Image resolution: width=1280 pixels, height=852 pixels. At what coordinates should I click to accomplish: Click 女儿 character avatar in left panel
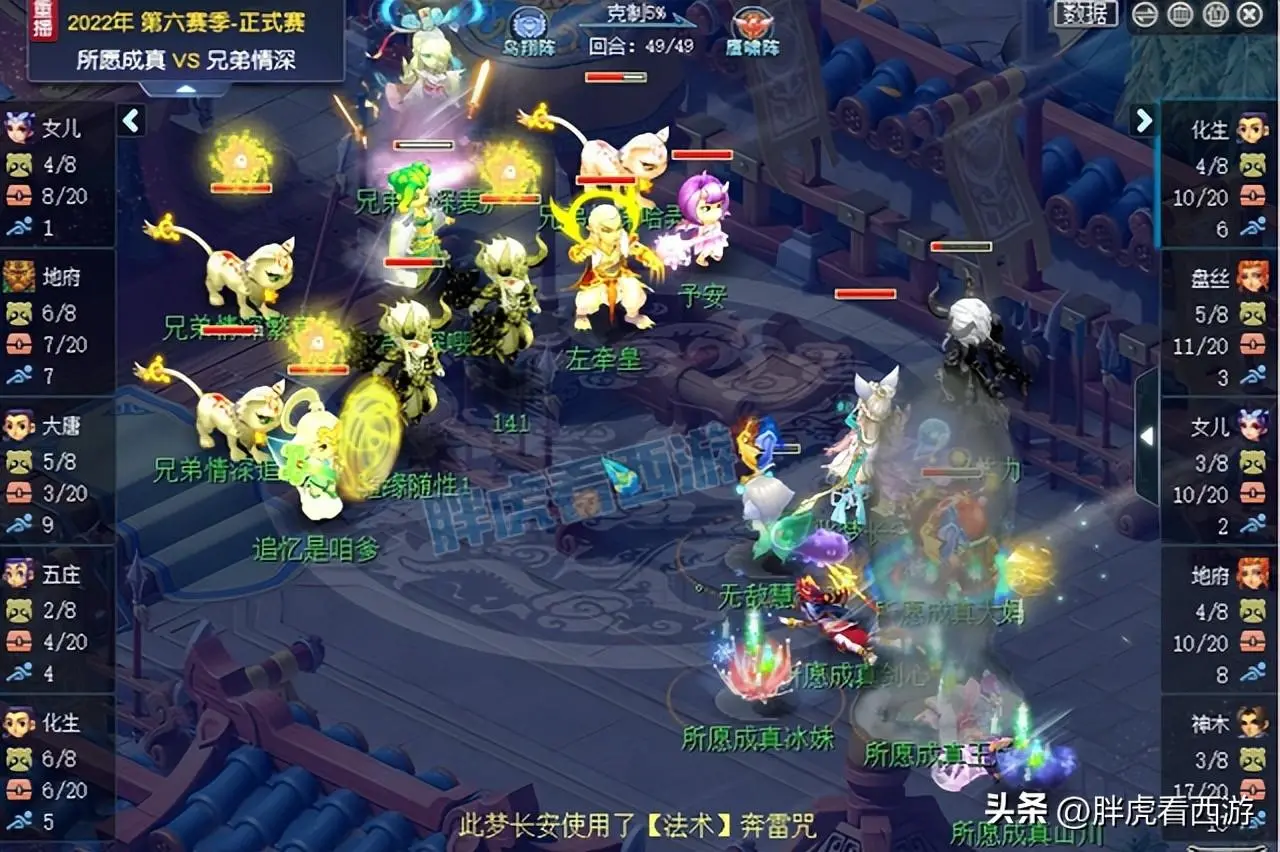point(20,127)
